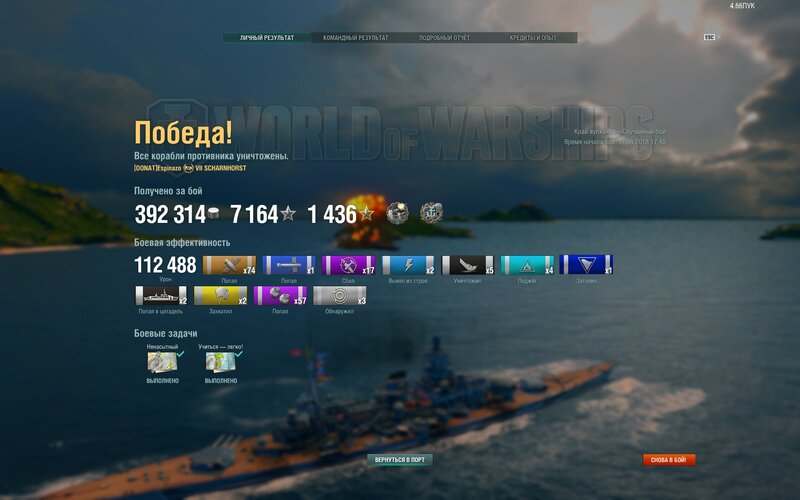Image resolution: width=800 pixels, height=500 pixels.
Task: View the purple Сбил aircraft ribbon
Action: coord(349,265)
